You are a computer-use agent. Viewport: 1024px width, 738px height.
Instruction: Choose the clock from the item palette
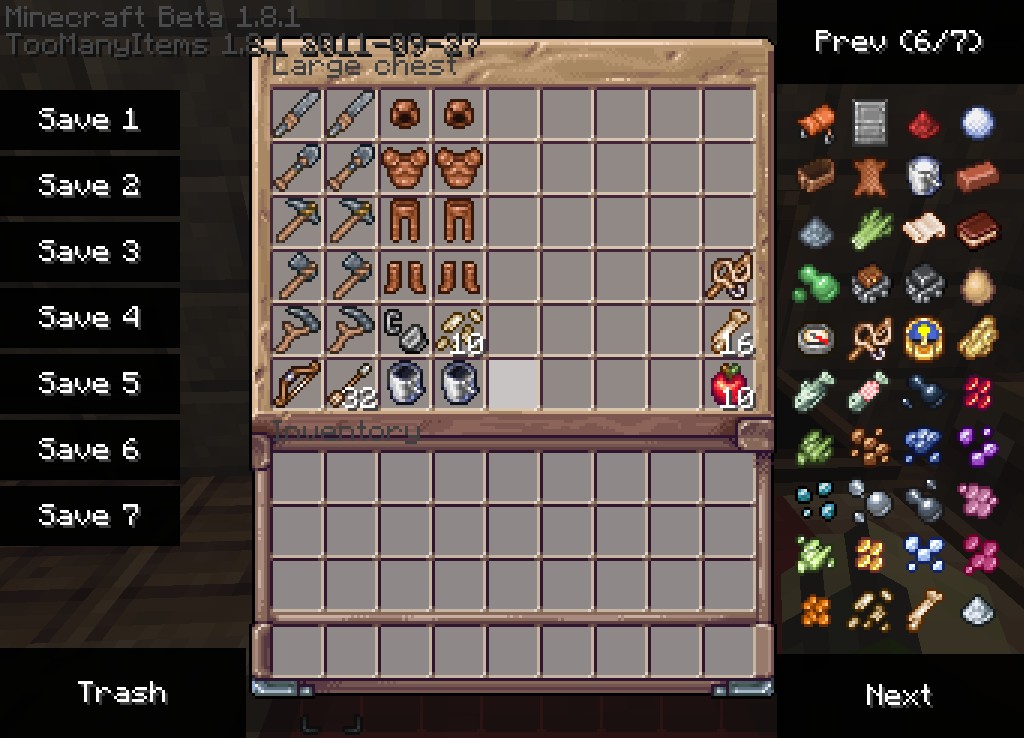pyautogui.click(x=924, y=340)
